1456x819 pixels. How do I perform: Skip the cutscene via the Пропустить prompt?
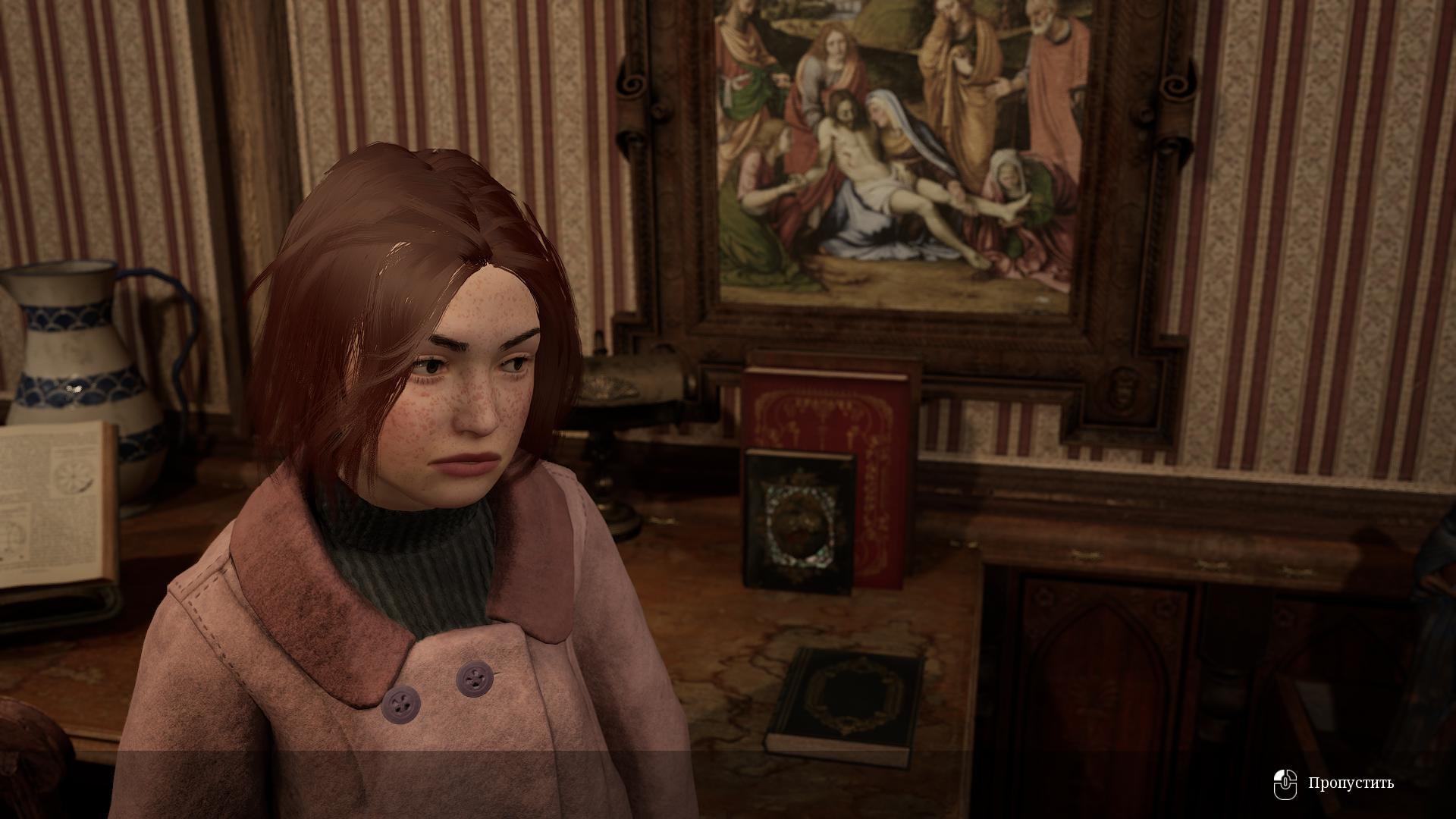1350,783
